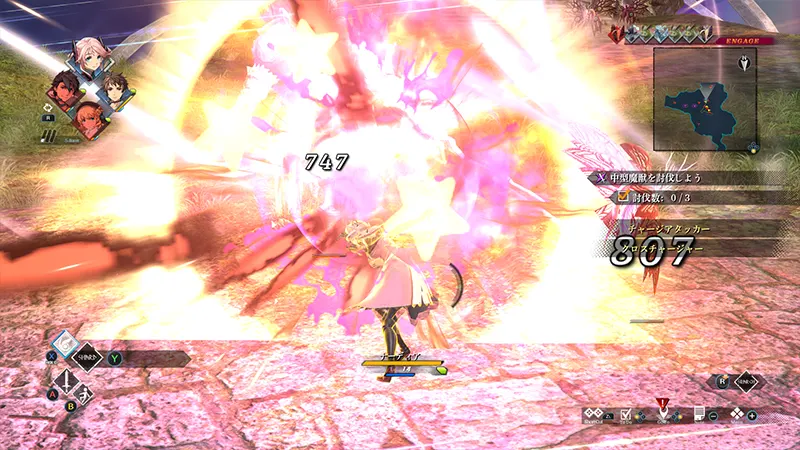The width and height of the screenshot is (800, 450).
Task: Click the SHINRA diamond icon at lower right
Action: point(747,381)
